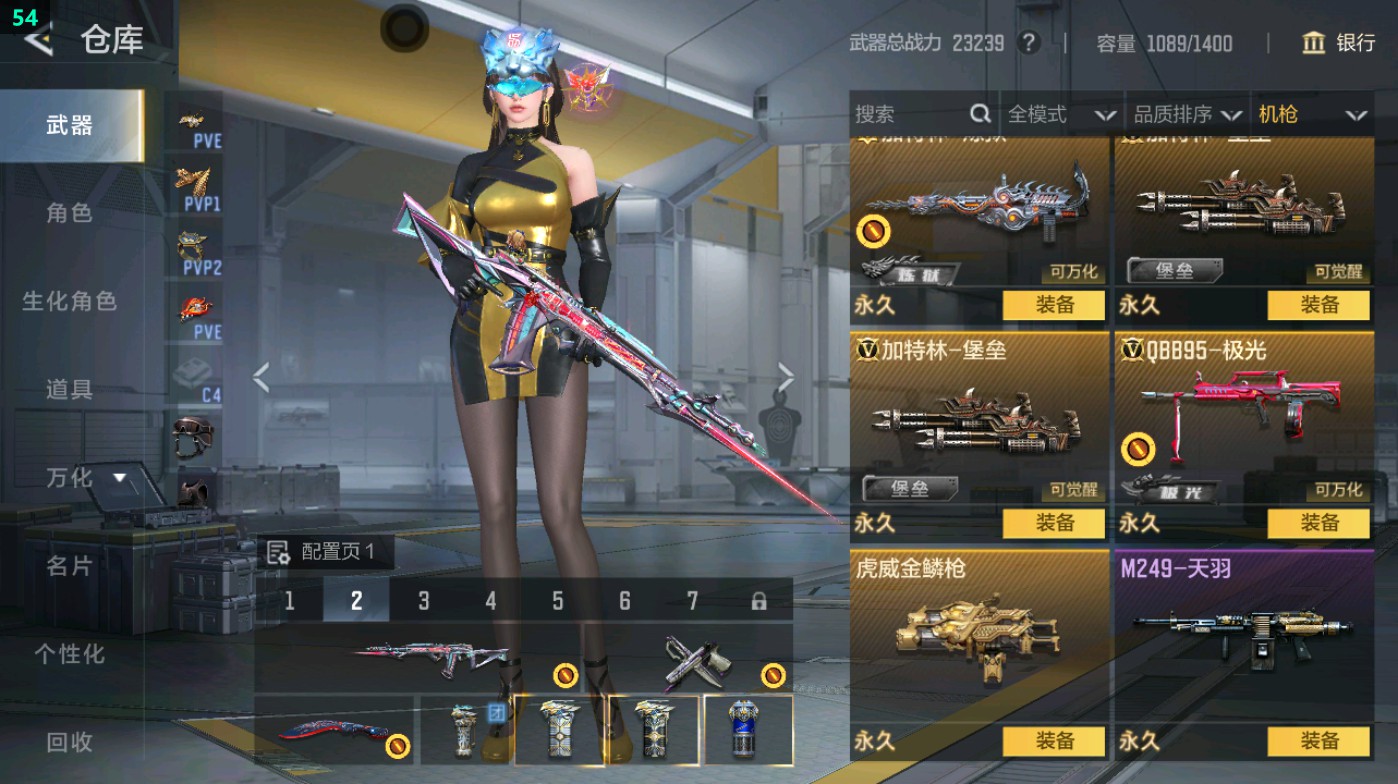Image resolution: width=1398 pixels, height=784 pixels.
Task: Equip the M249-天羽 machine gun
Action: click(x=1319, y=741)
